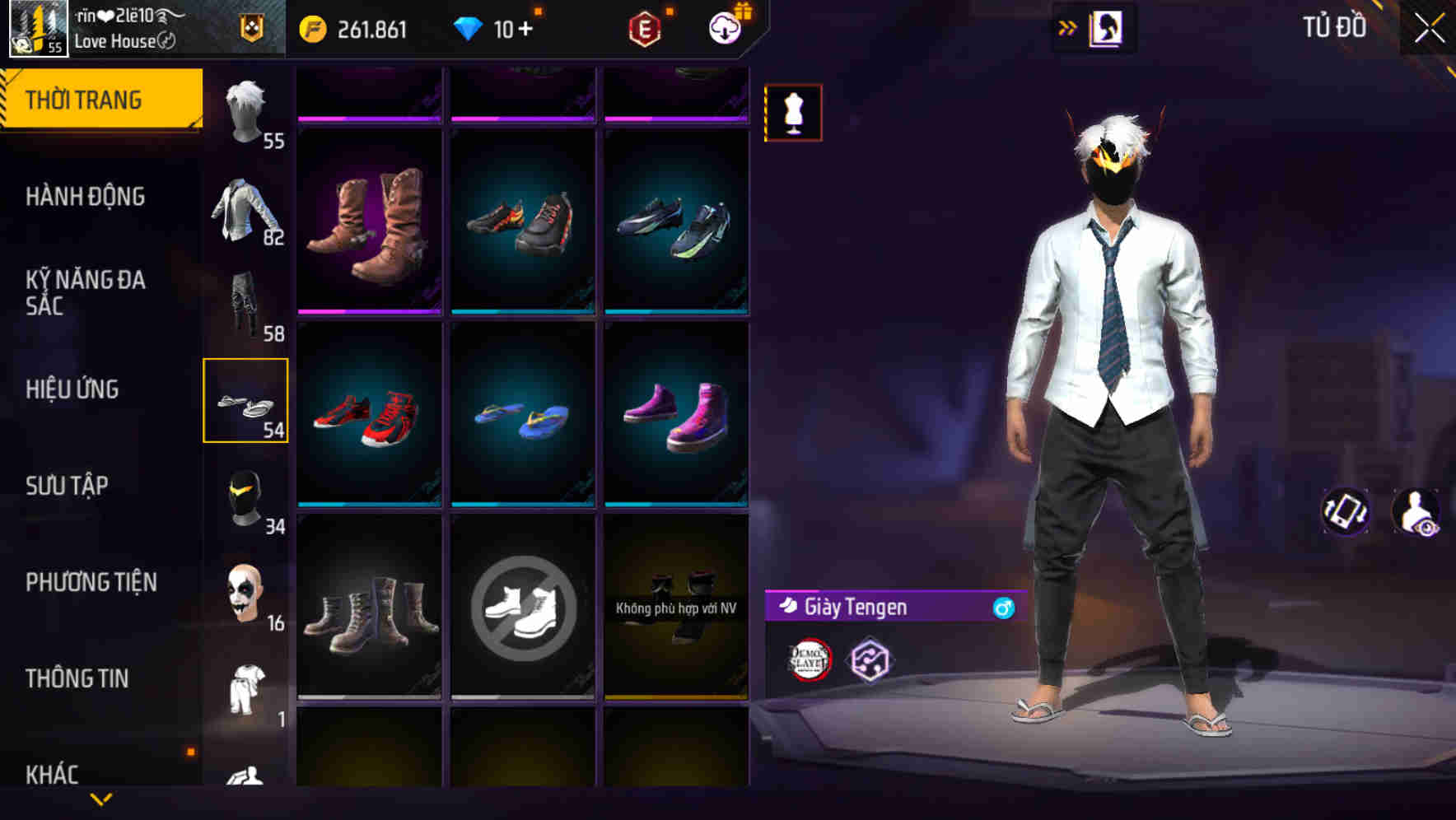Click the diamond balance icon
This screenshot has height=820, width=1456.
click(x=469, y=28)
